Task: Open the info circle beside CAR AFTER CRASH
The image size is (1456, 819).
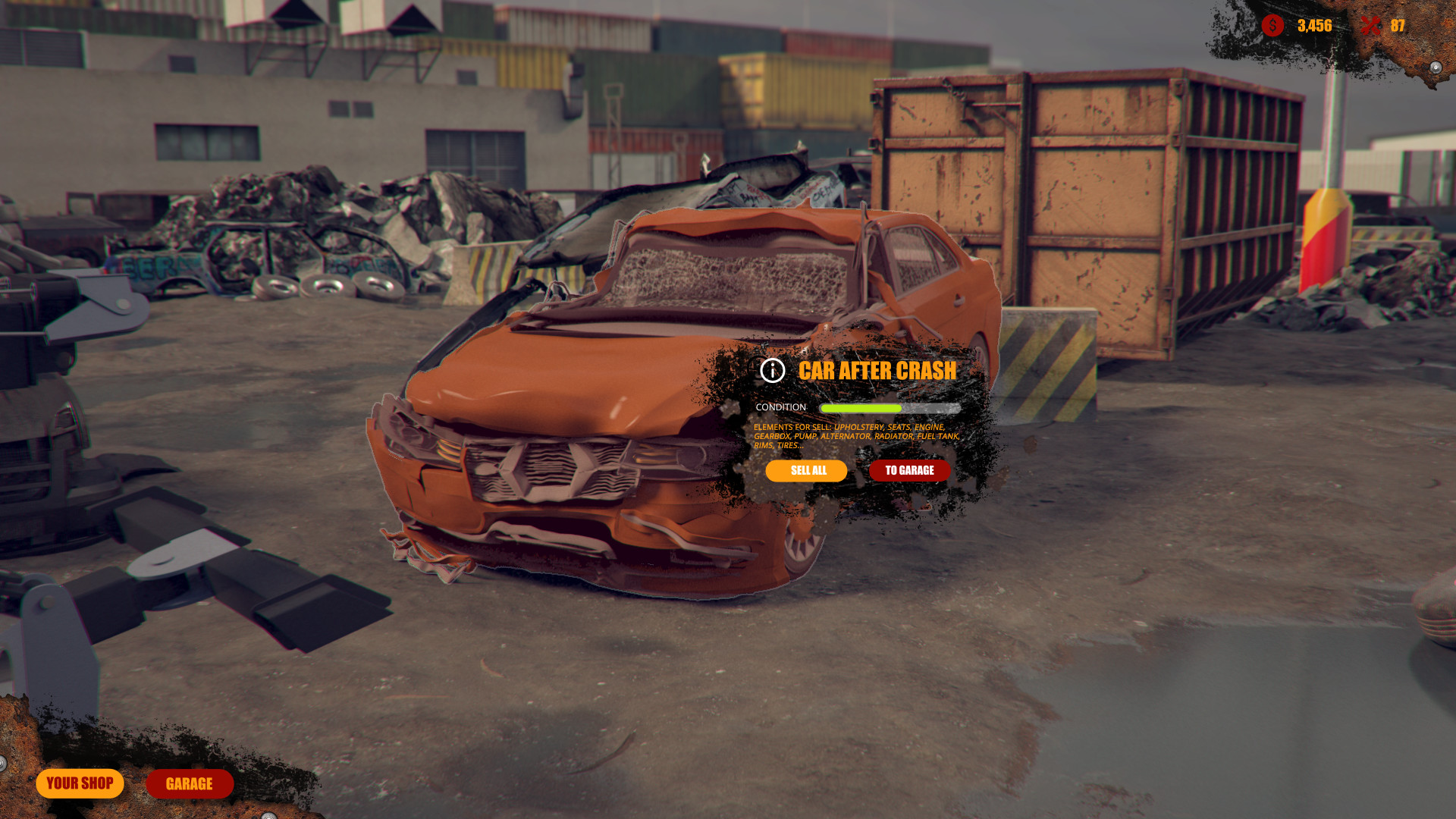Action: click(772, 372)
